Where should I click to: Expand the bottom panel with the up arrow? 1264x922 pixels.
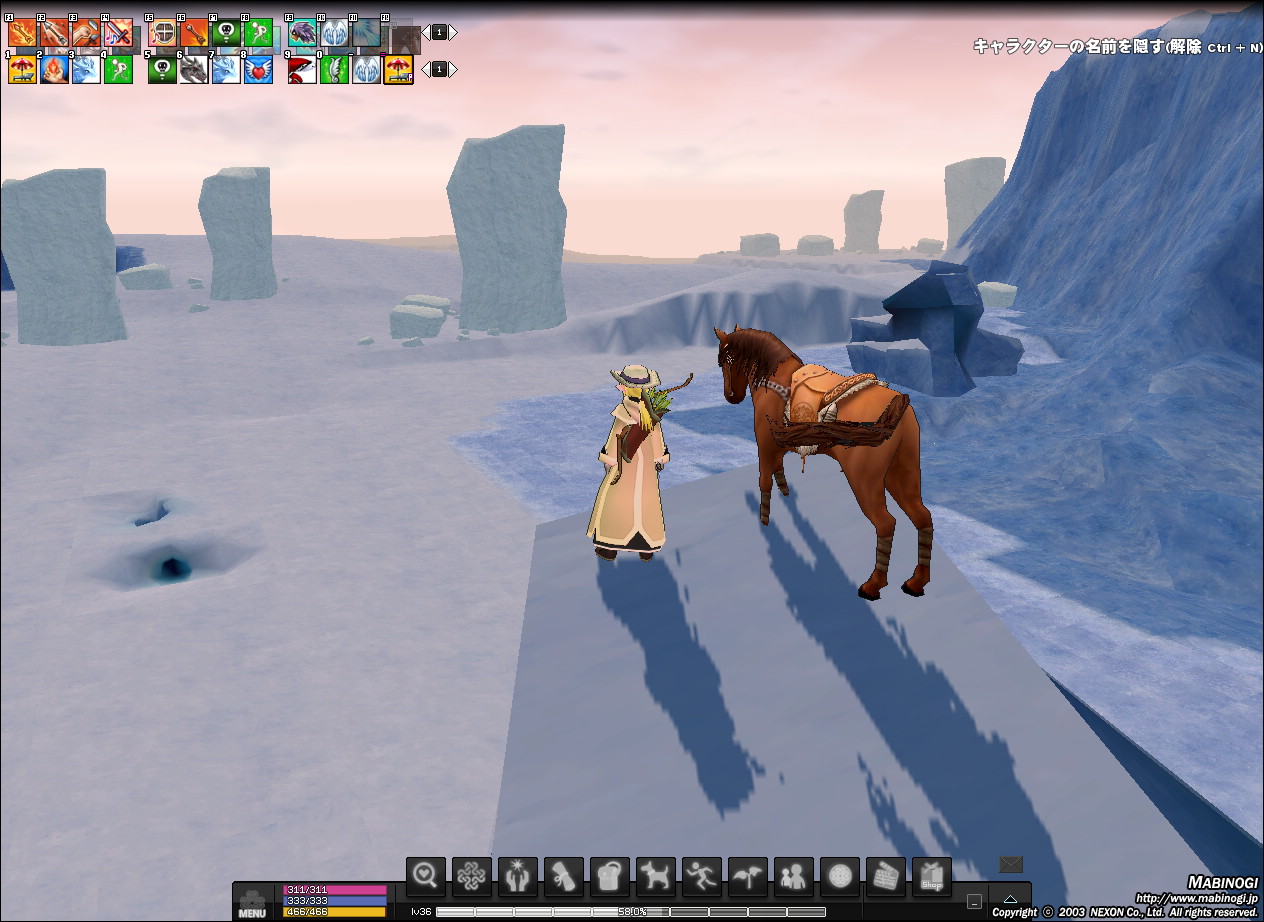1010,900
